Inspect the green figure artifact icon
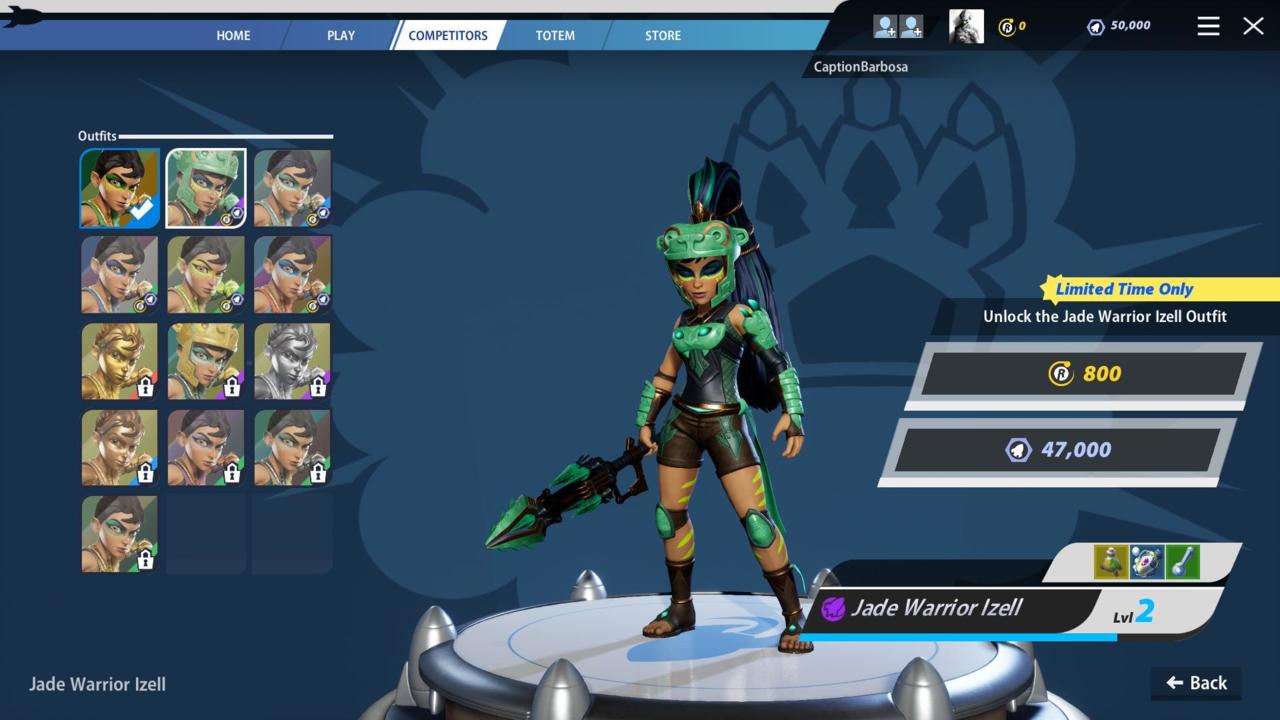This screenshot has width=1280, height=720. (x=1111, y=562)
